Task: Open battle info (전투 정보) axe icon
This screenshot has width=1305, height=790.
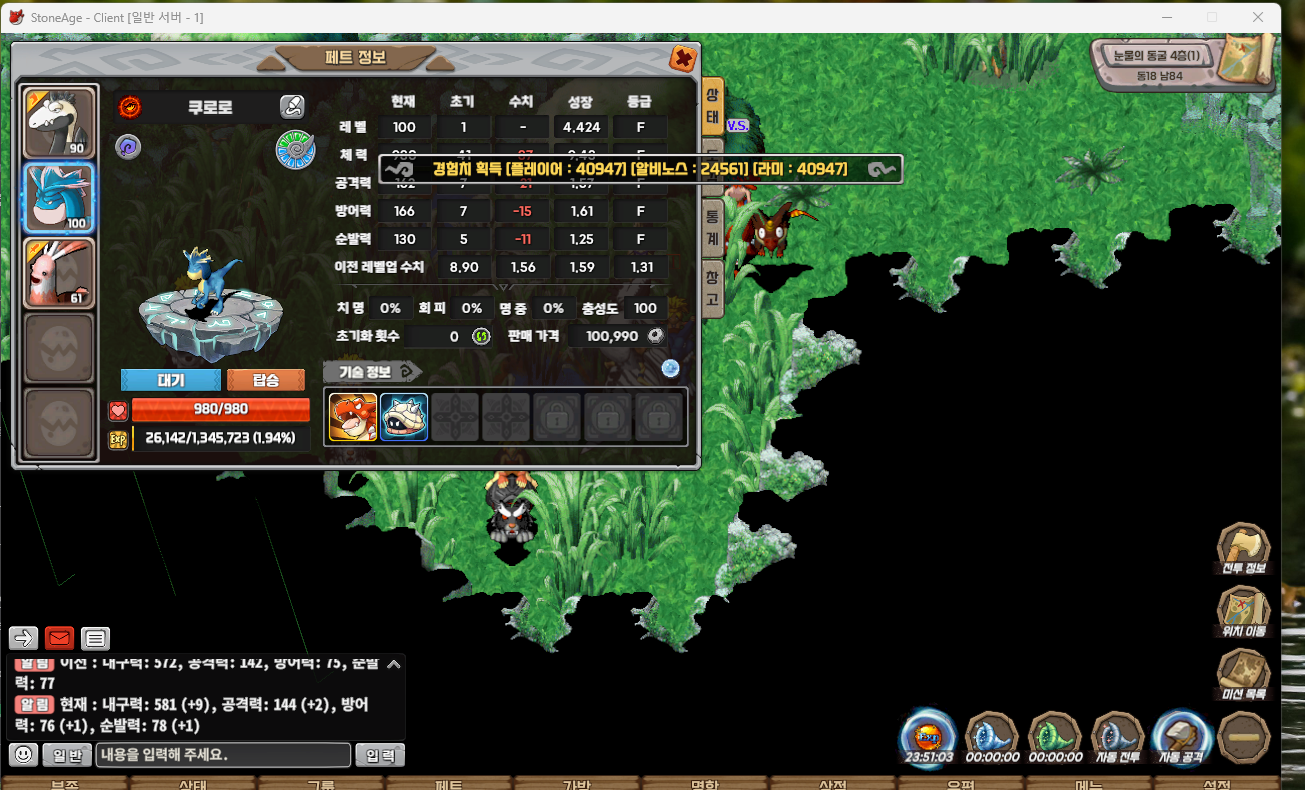Action: point(1243,549)
